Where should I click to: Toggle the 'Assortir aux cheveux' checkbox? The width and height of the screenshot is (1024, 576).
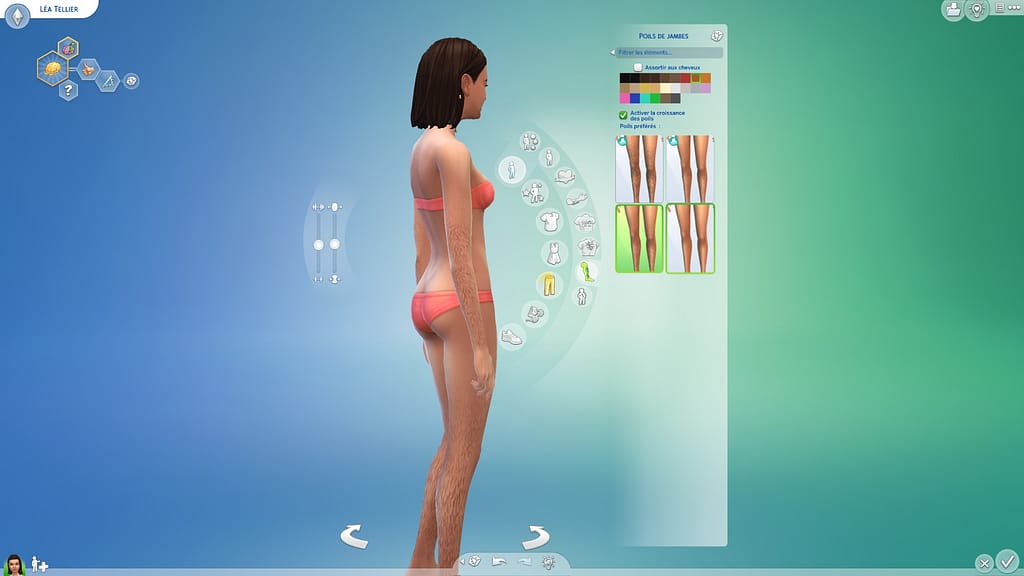pyautogui.click(x=638, y=67)
